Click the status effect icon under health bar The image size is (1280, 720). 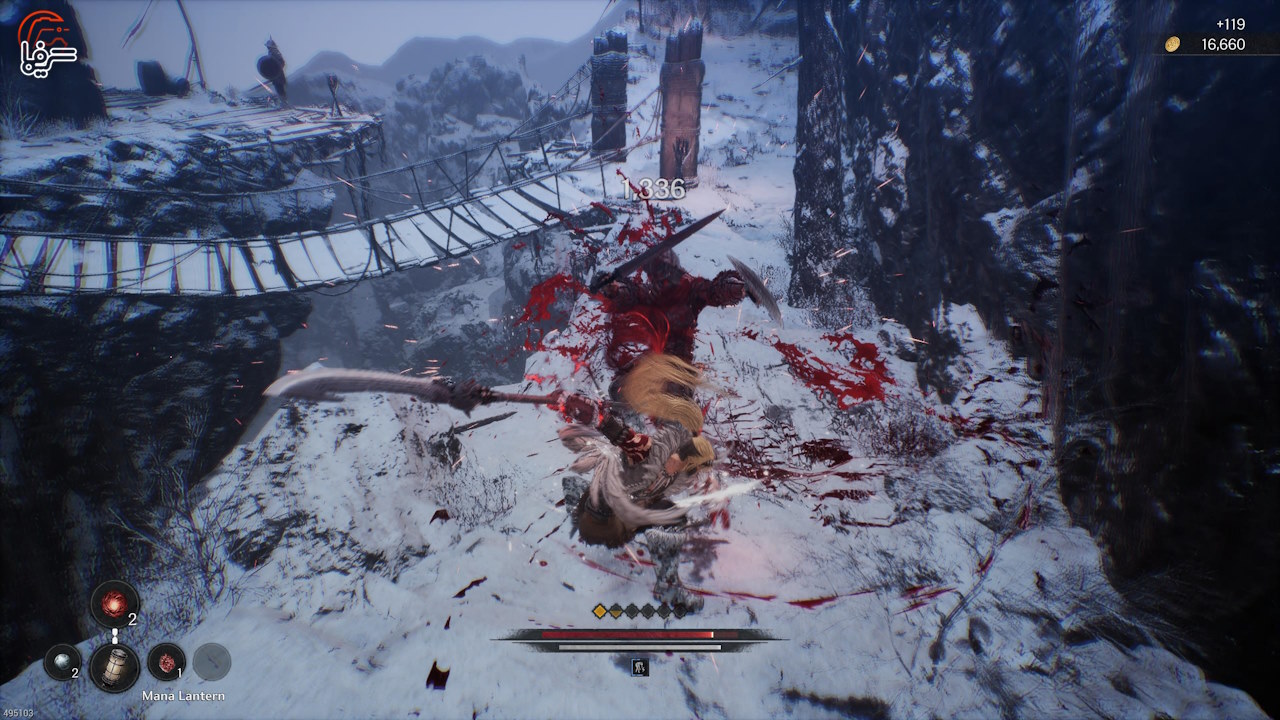639,666
